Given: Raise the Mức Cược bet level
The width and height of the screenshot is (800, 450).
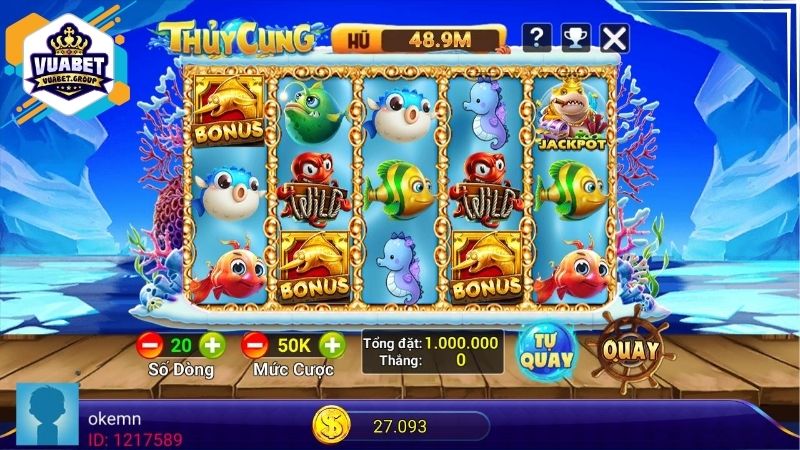Looking at the screenshot, I should click(x=331, y=345).
